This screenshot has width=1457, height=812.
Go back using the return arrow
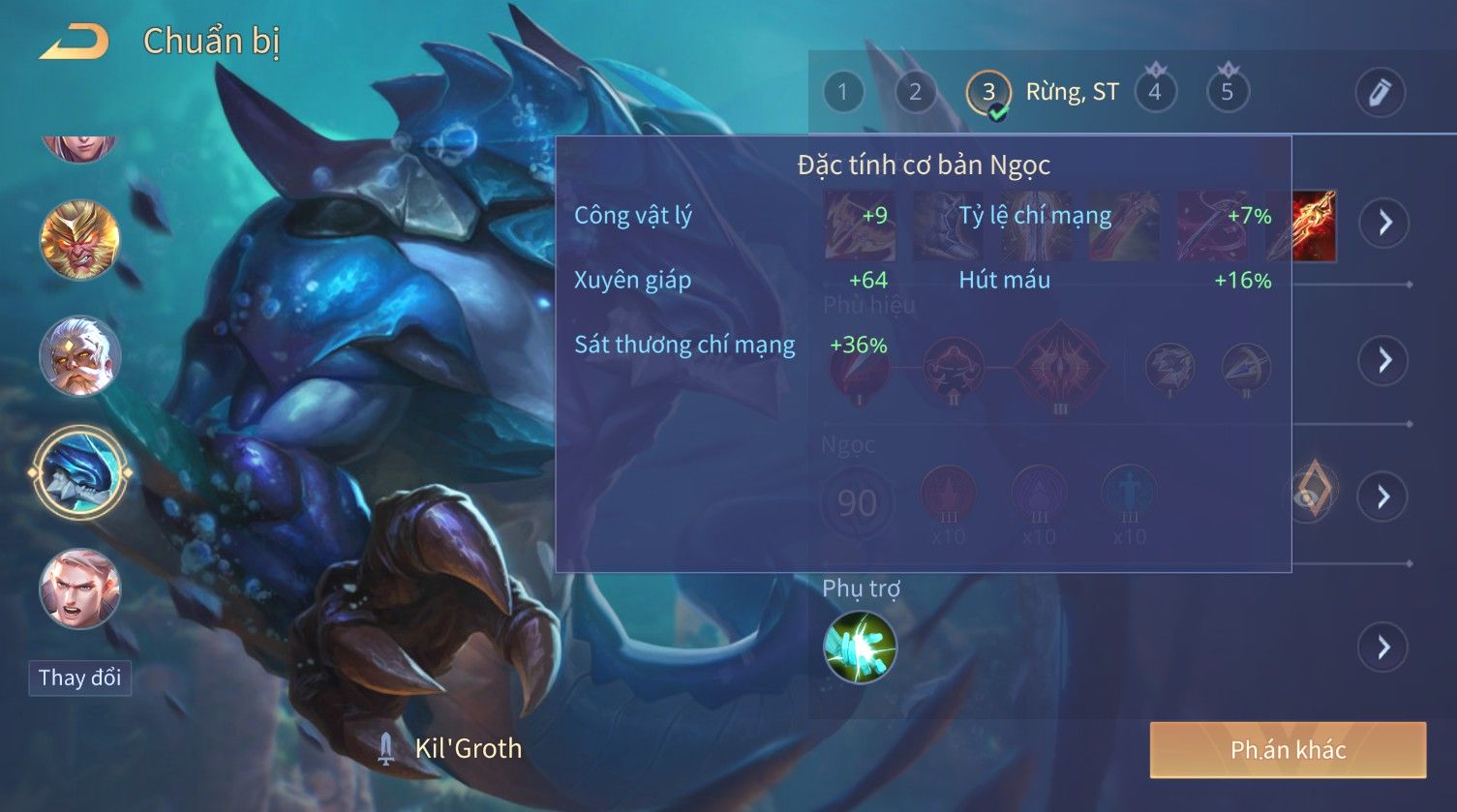coord(74,43)
